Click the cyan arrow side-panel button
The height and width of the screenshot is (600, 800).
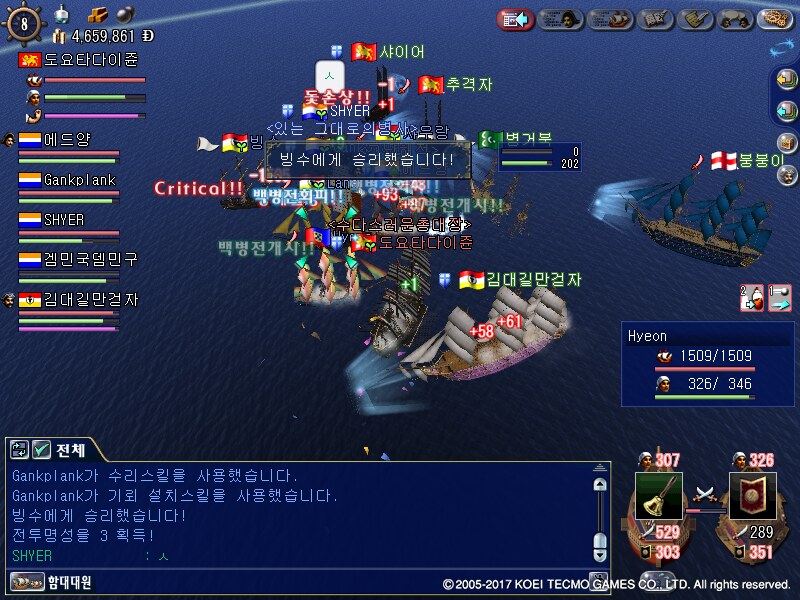click(787, 109)
